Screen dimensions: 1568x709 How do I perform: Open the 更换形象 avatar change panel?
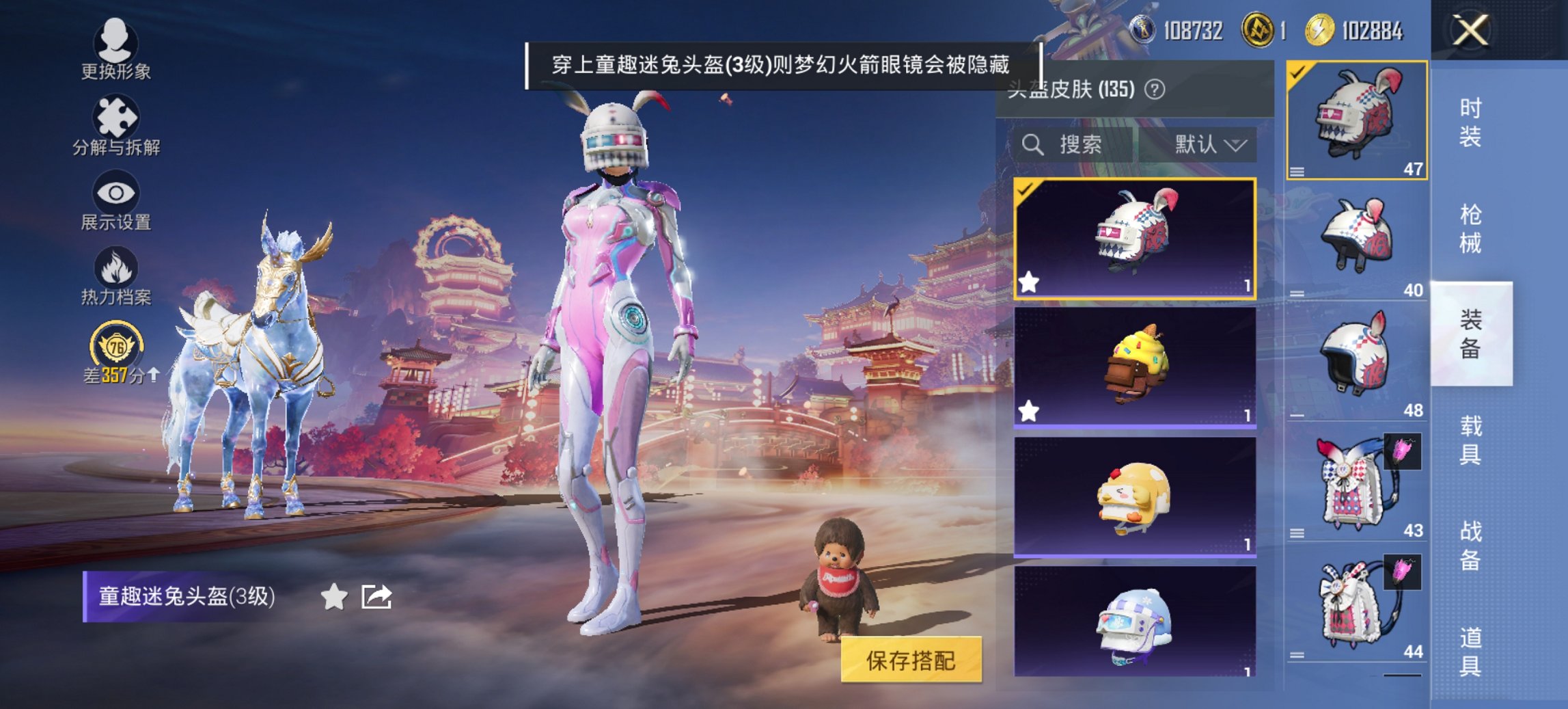116,48
